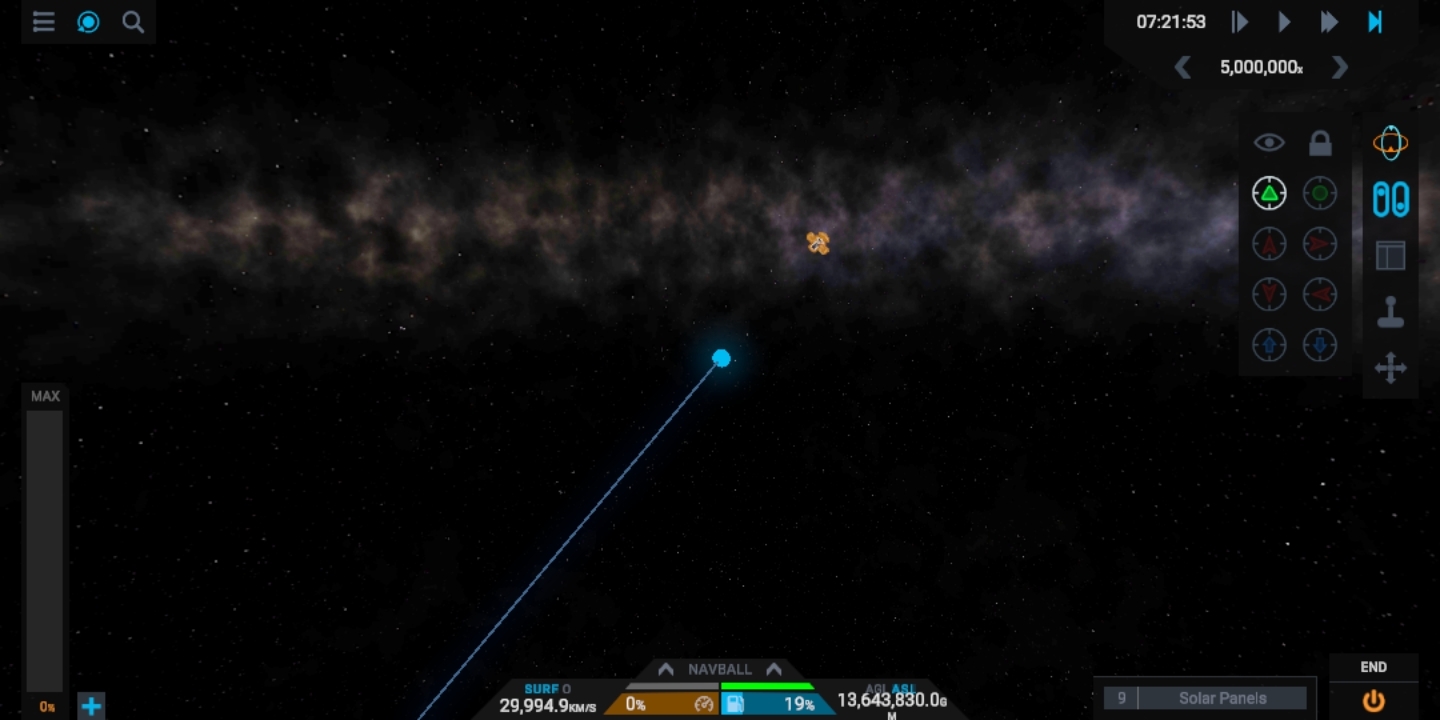Toggle the eye visibility icon

[x=1269, y=143]
